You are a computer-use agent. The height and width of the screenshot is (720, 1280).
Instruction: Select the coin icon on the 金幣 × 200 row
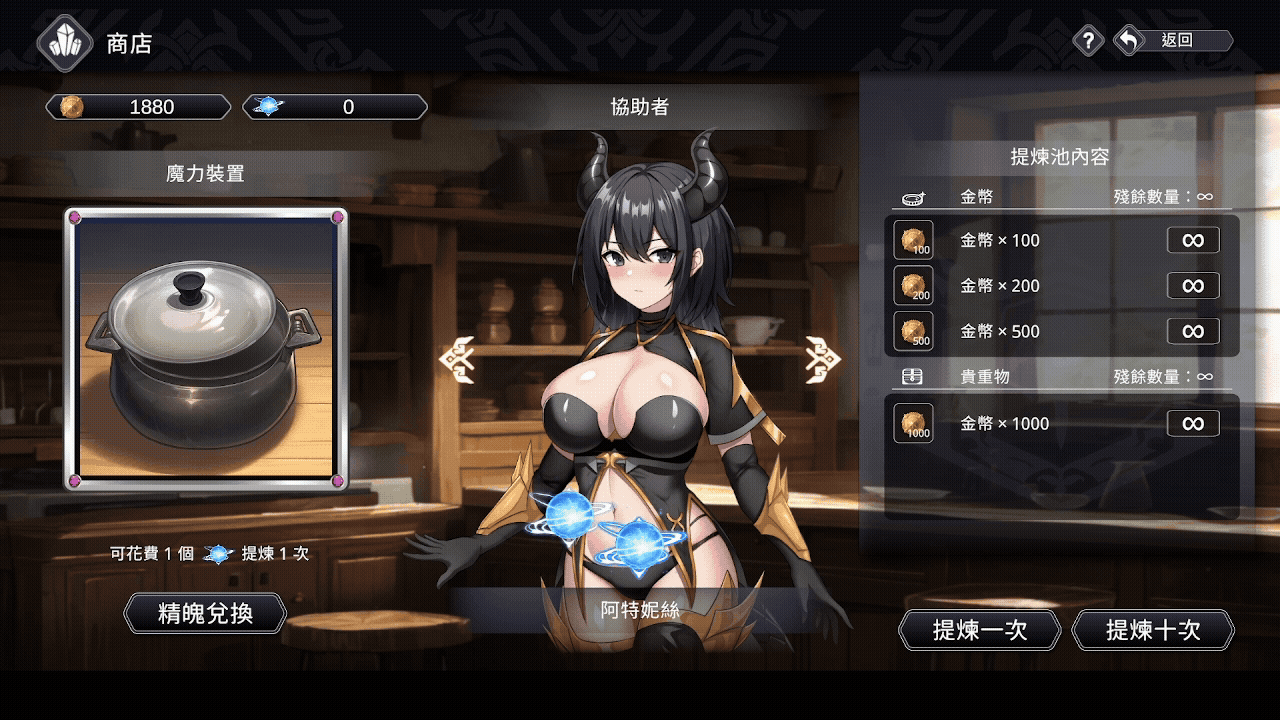pyautogui.click(x=912, y=286)
